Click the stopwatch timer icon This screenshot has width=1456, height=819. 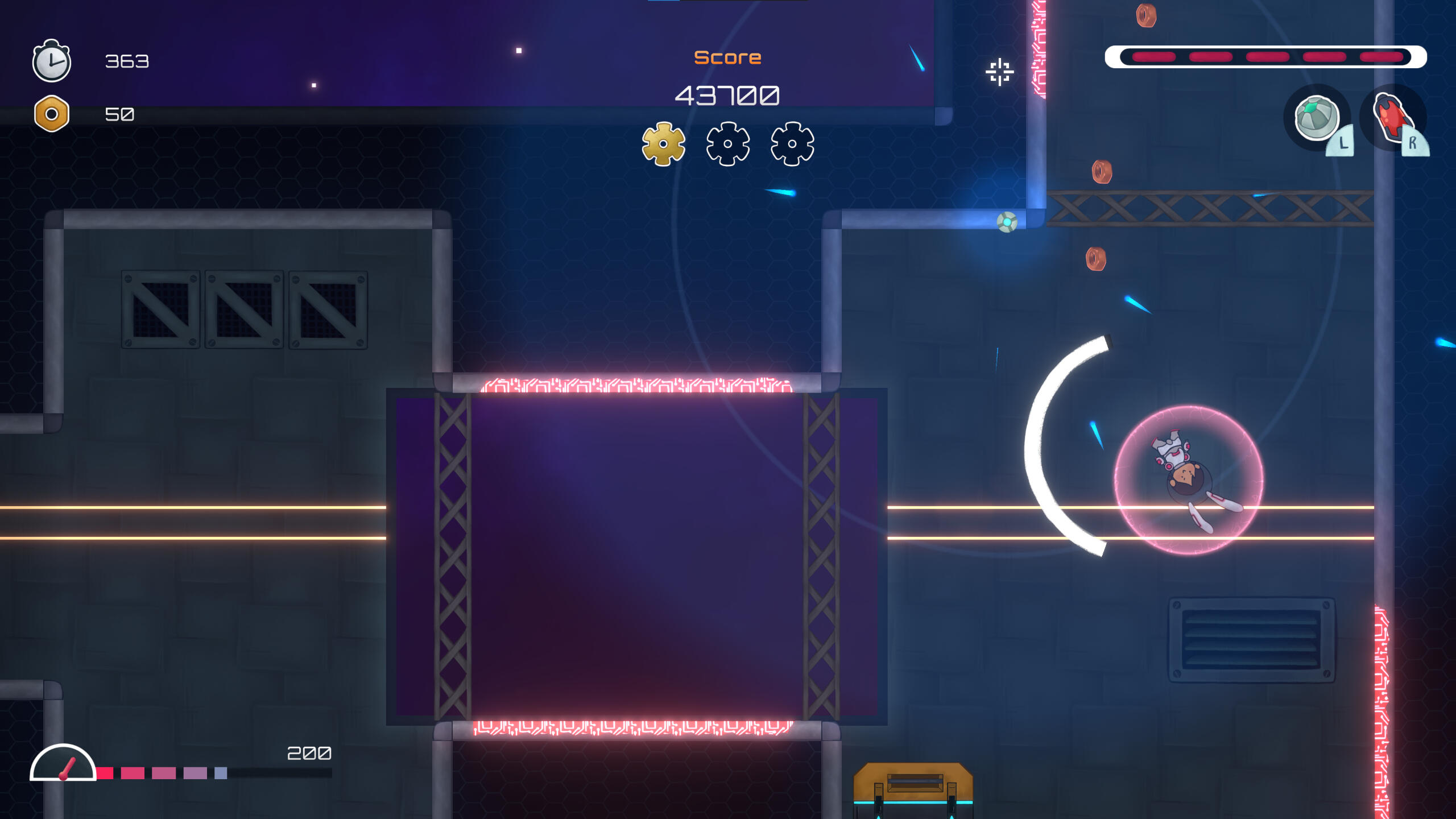pyautogui.click(x=51, y=61)
